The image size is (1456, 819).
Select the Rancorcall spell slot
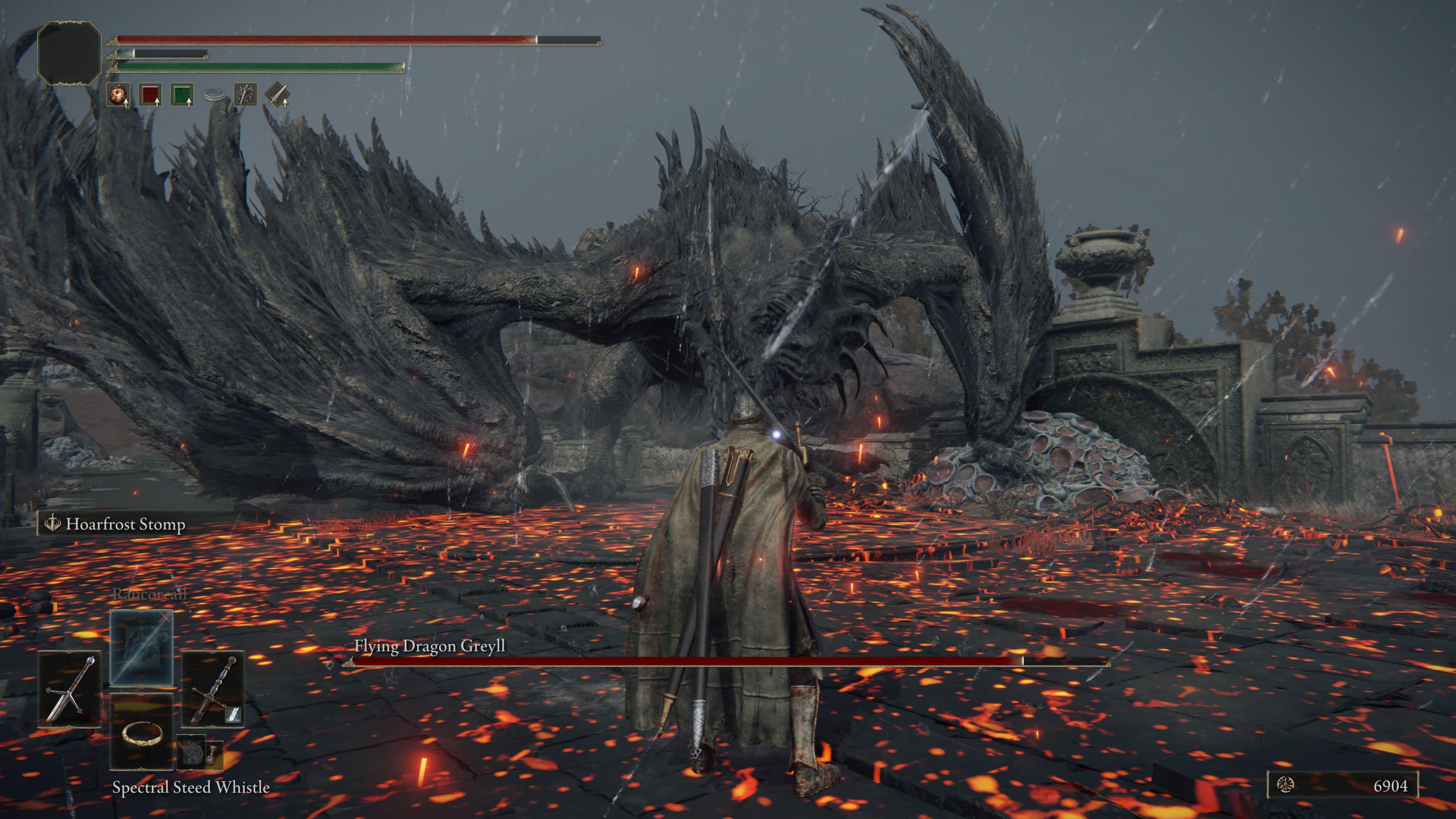(141, 648)
